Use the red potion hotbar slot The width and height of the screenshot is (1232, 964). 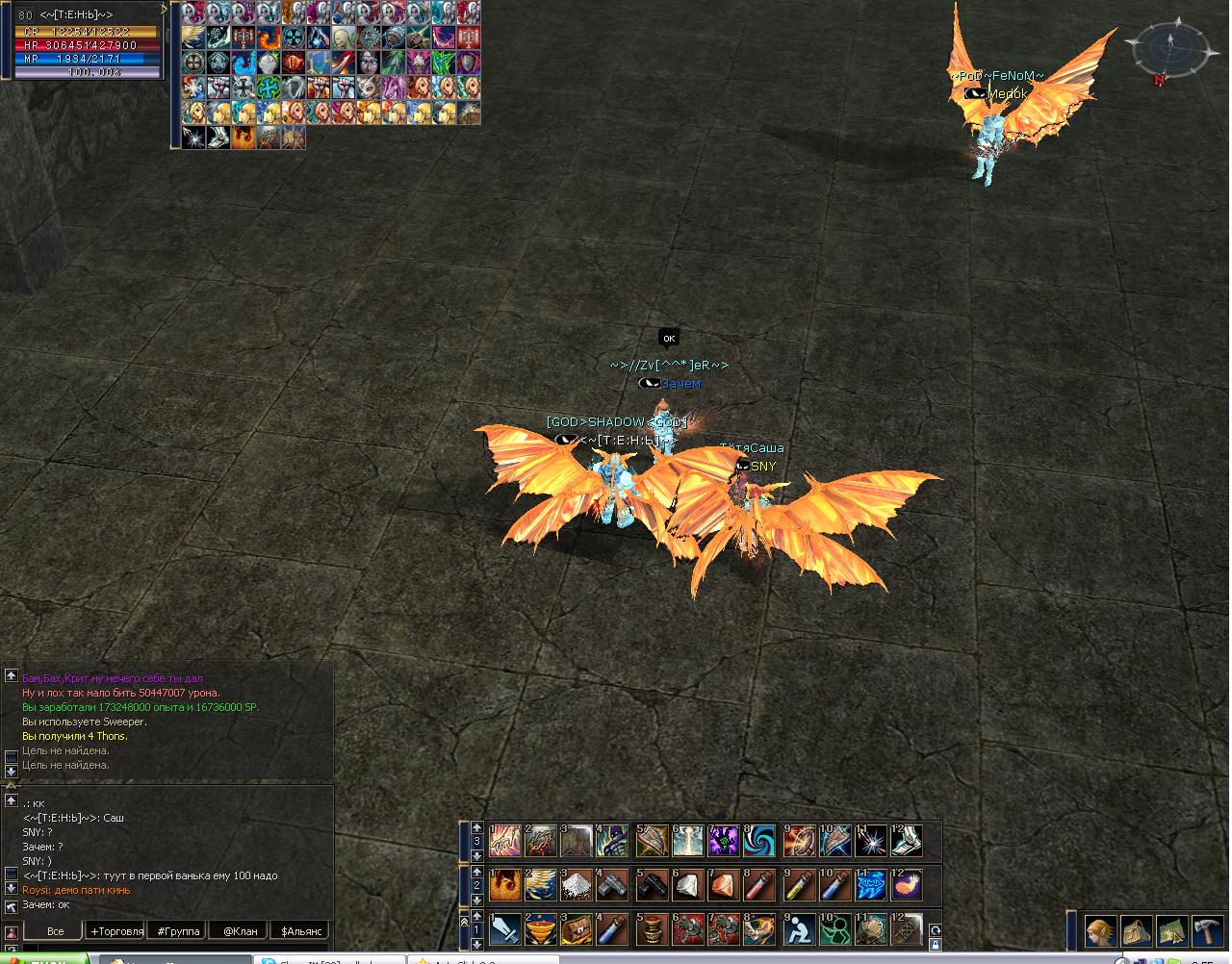(x=761, y=885)
